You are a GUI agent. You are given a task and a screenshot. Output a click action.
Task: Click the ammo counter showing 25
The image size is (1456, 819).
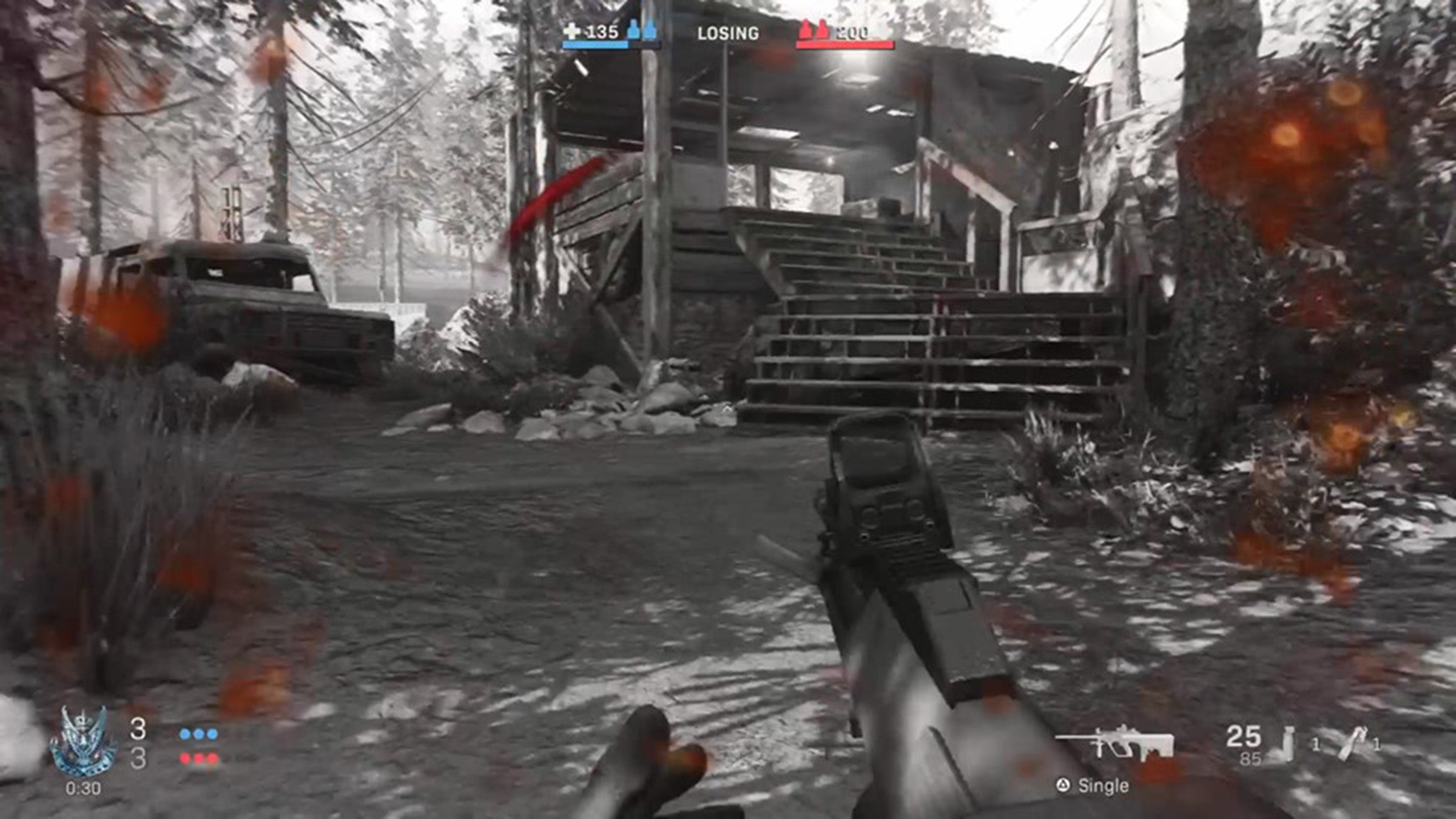[x=1244, y=736]
